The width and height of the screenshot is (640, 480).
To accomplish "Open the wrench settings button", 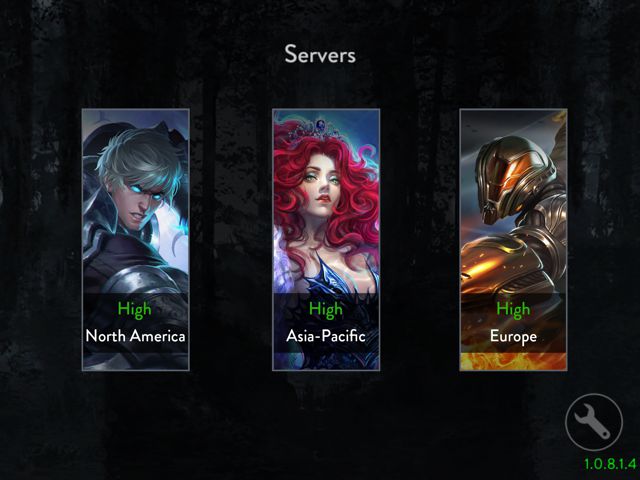I will click(593, 423).
